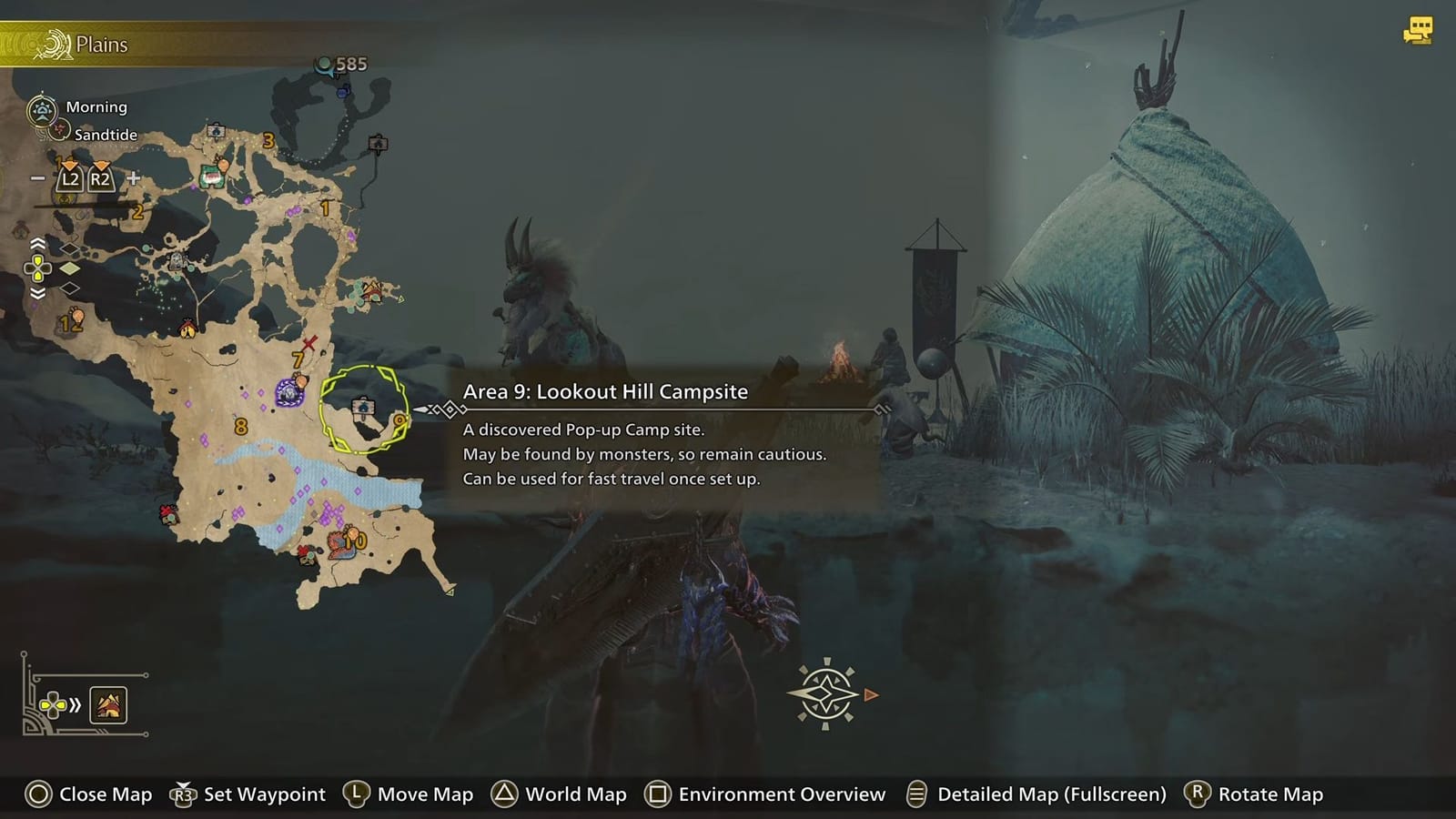Select the red X marker near Area 7
1456x819 pixels.
308,343
